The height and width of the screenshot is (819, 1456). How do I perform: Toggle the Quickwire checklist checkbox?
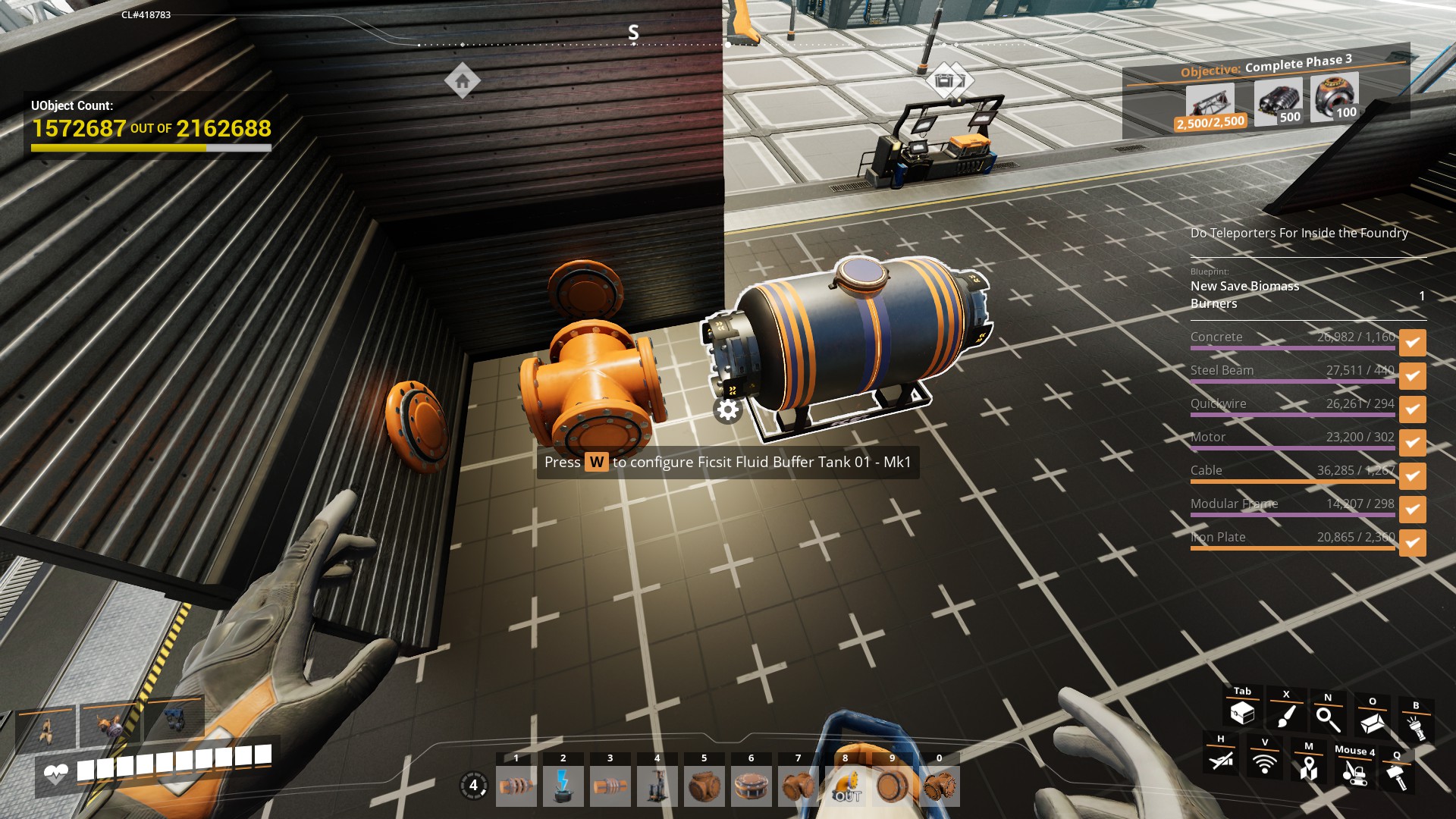point(1412,409)
